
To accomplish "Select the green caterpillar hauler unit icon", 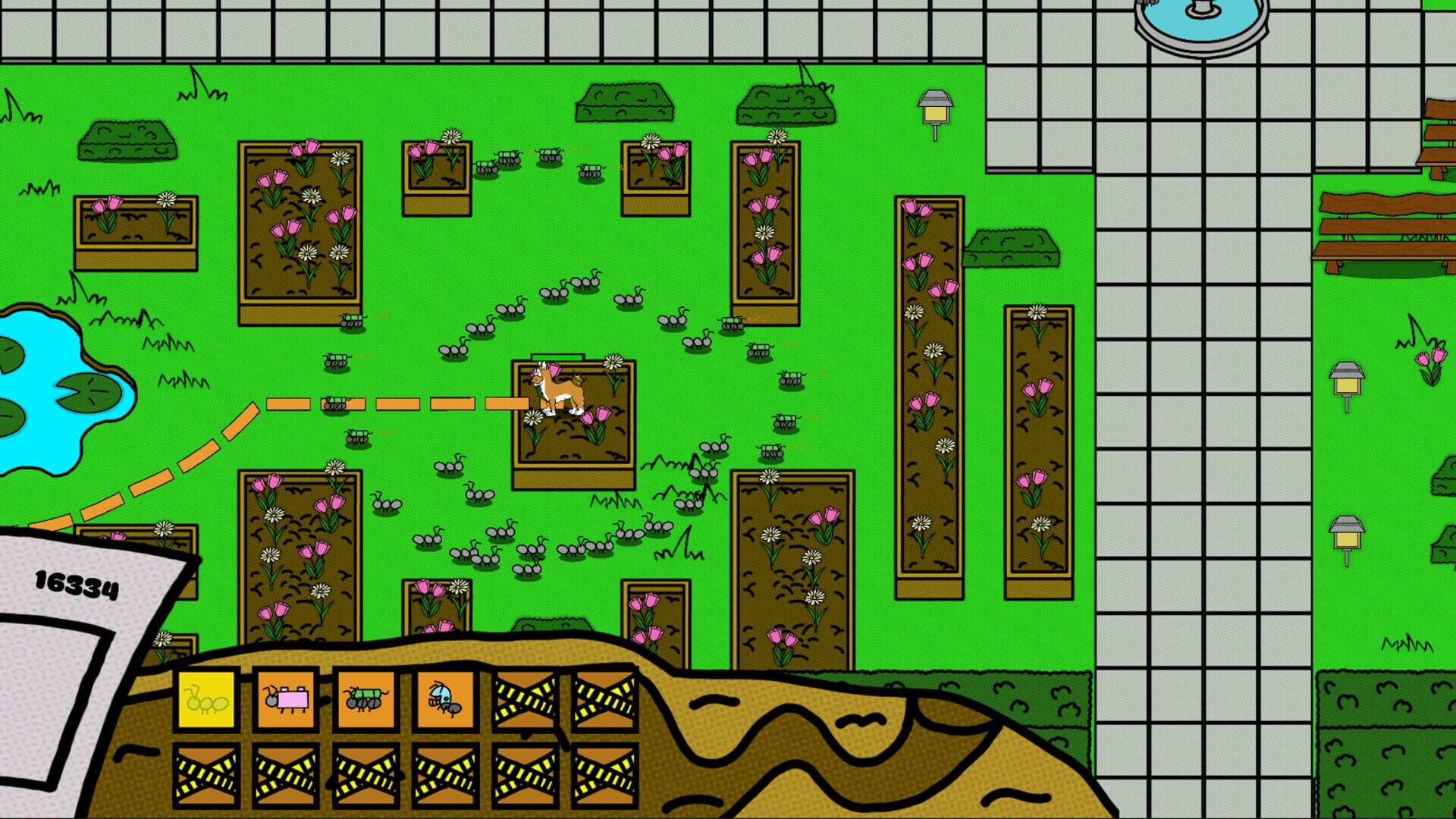I will pos(366,701).
